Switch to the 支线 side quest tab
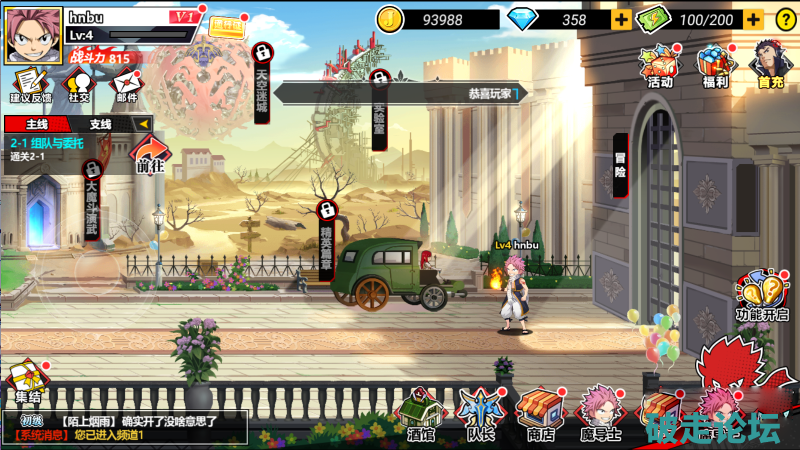The image size is (800, 450). pos(101,124)
